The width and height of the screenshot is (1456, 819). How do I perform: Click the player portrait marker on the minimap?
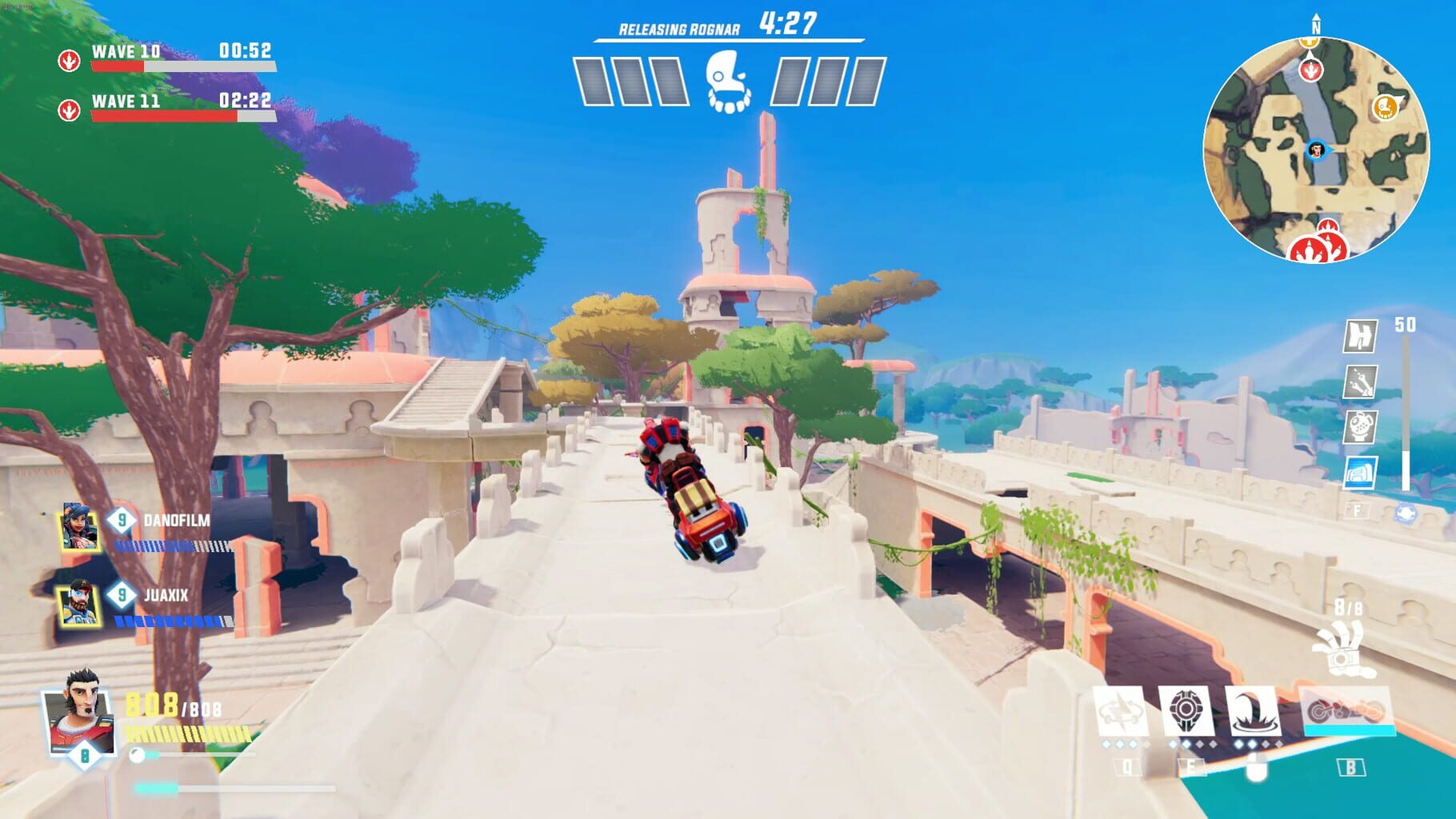1316,150
